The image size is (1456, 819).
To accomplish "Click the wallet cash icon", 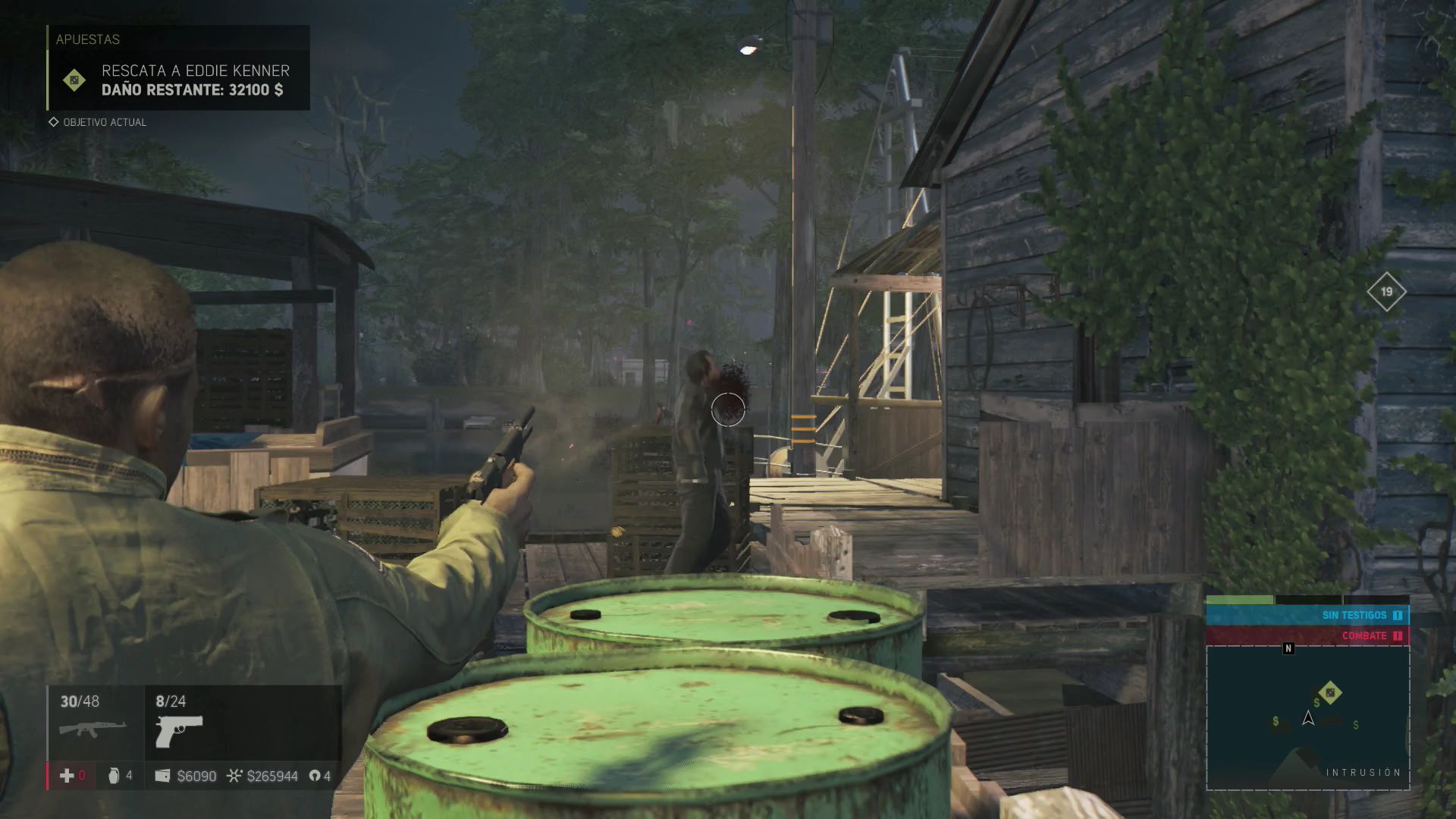I will click(162, 776).
